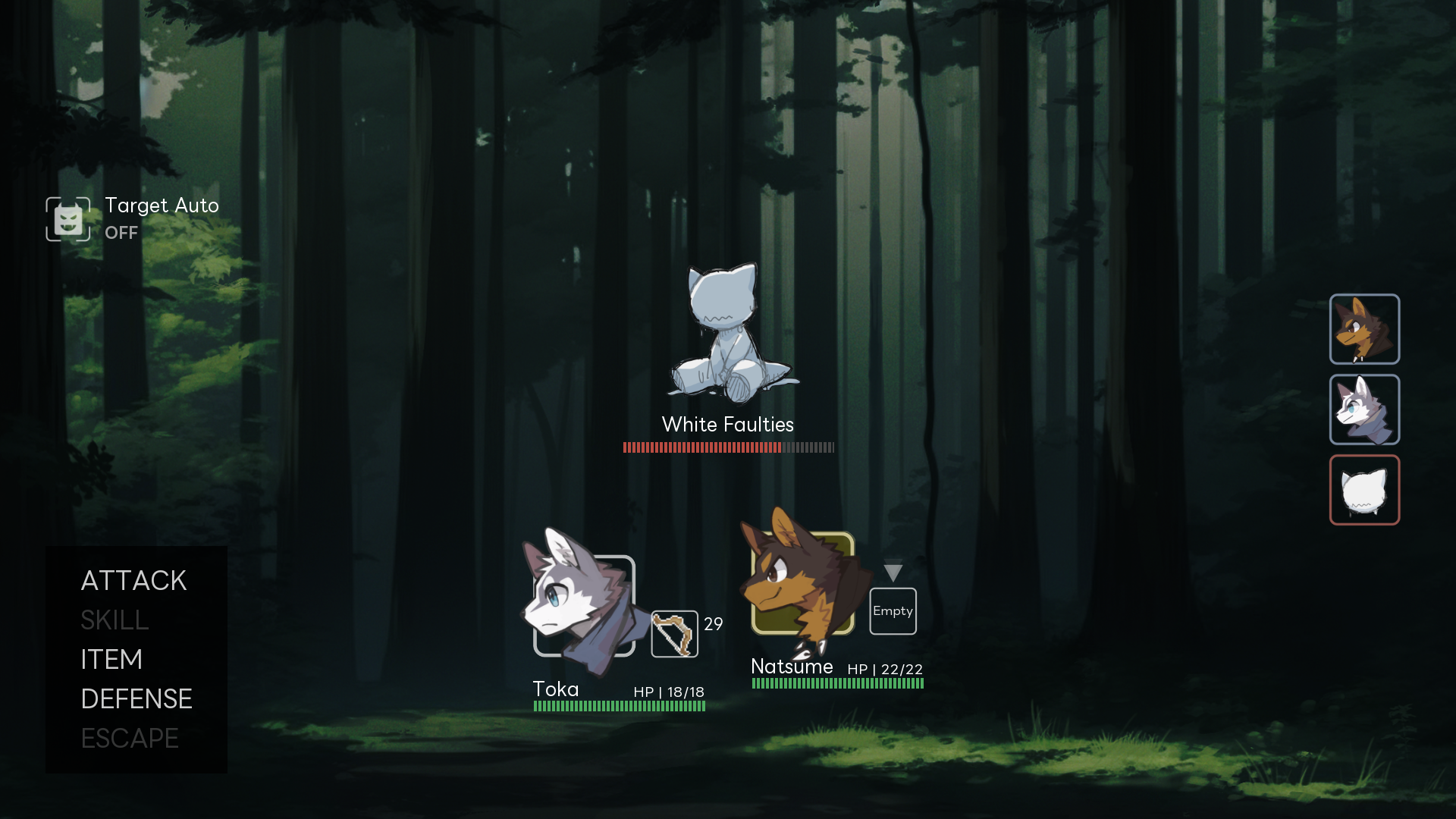
Task: Select the grey wolf portrait in the right sidebar
Action: (x=1364, y=410)
